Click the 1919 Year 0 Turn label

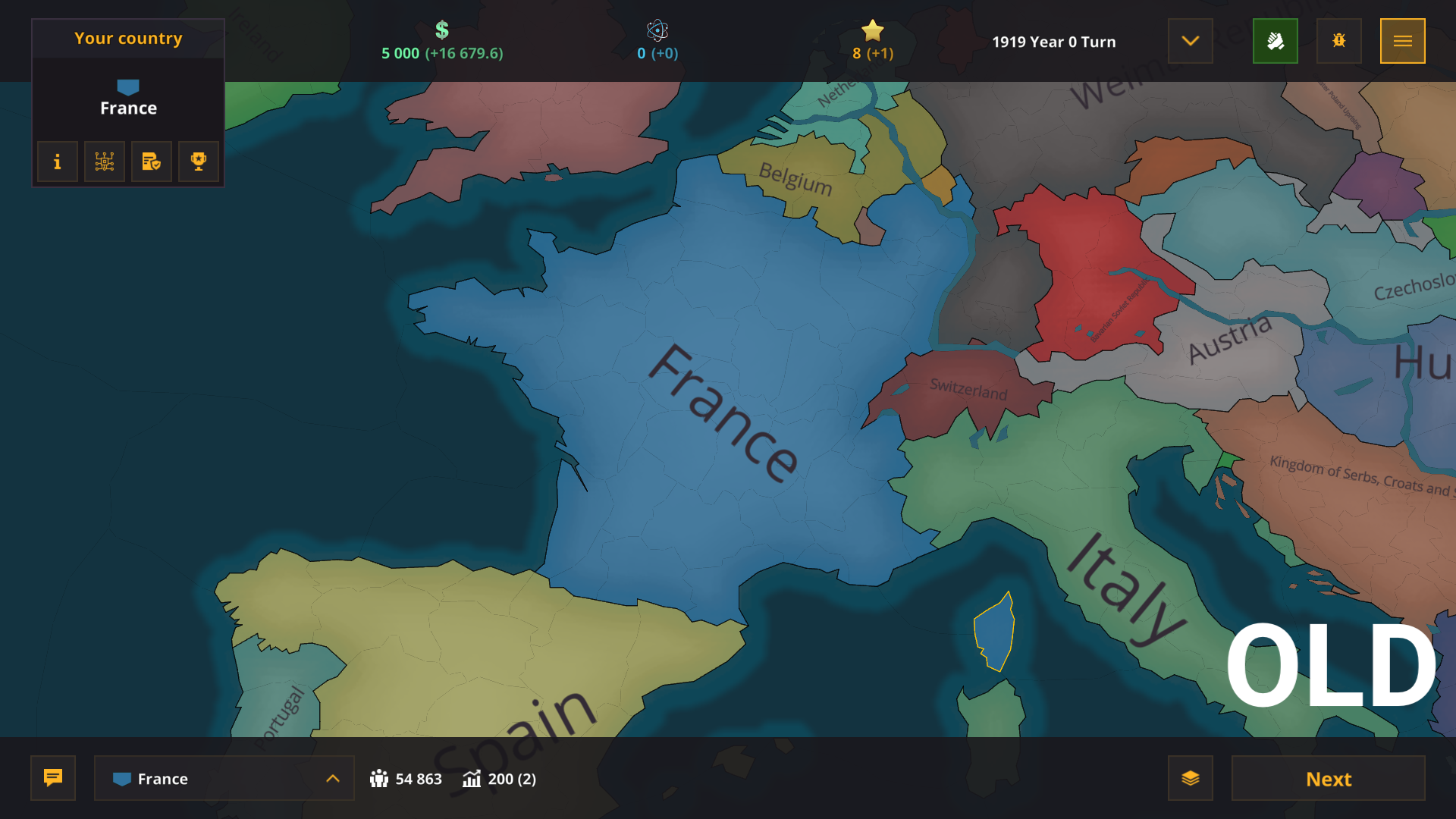[1054, 42]
